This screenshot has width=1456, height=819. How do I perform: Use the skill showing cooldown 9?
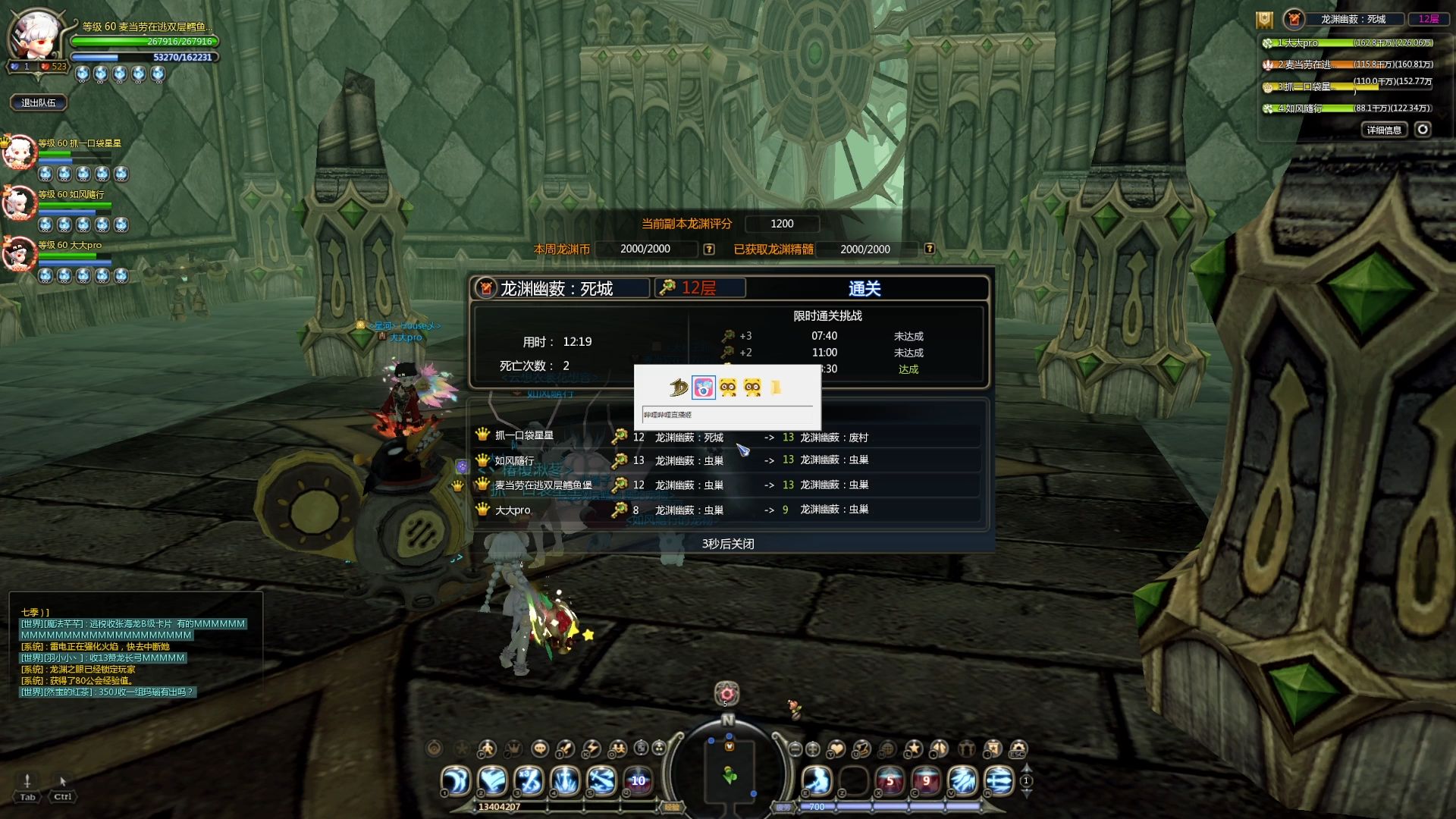pos(926,780)
